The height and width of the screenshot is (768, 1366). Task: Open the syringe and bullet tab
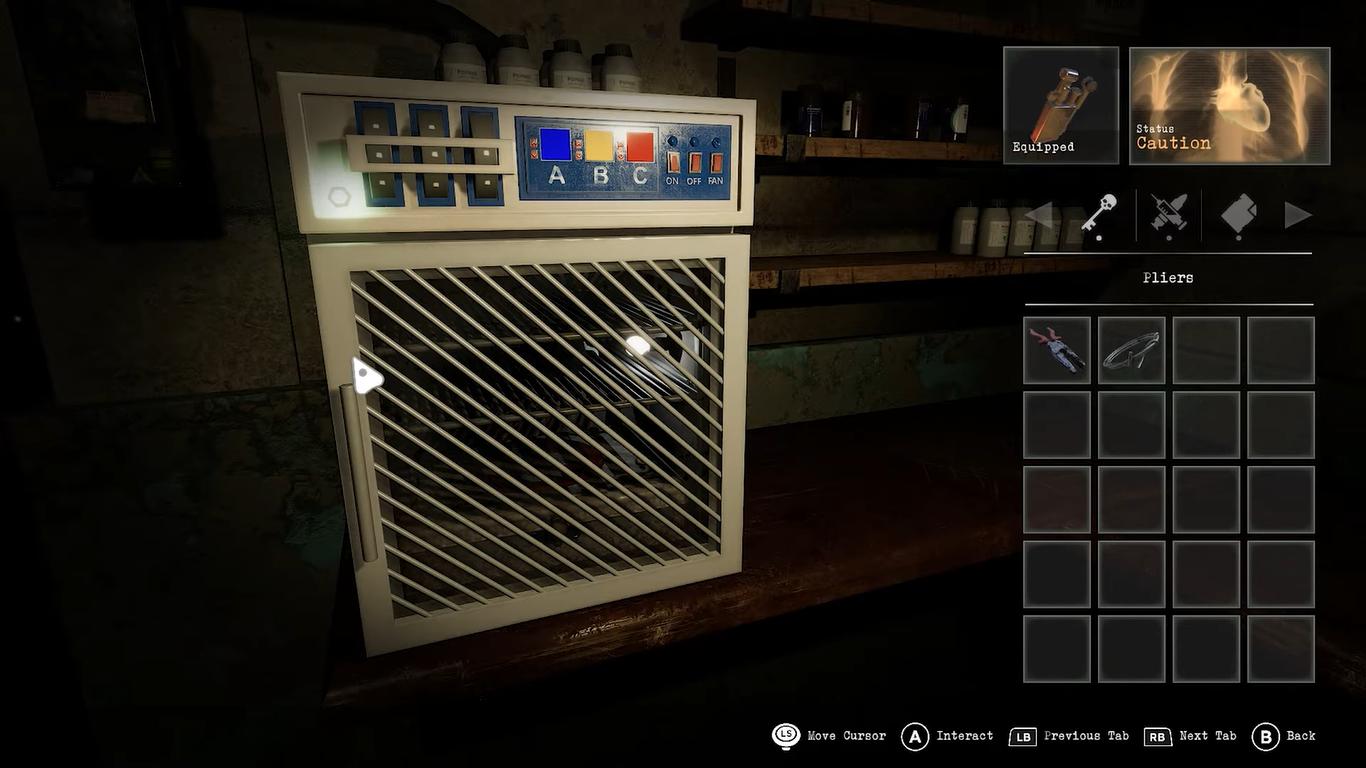[x=1168, y=215]
